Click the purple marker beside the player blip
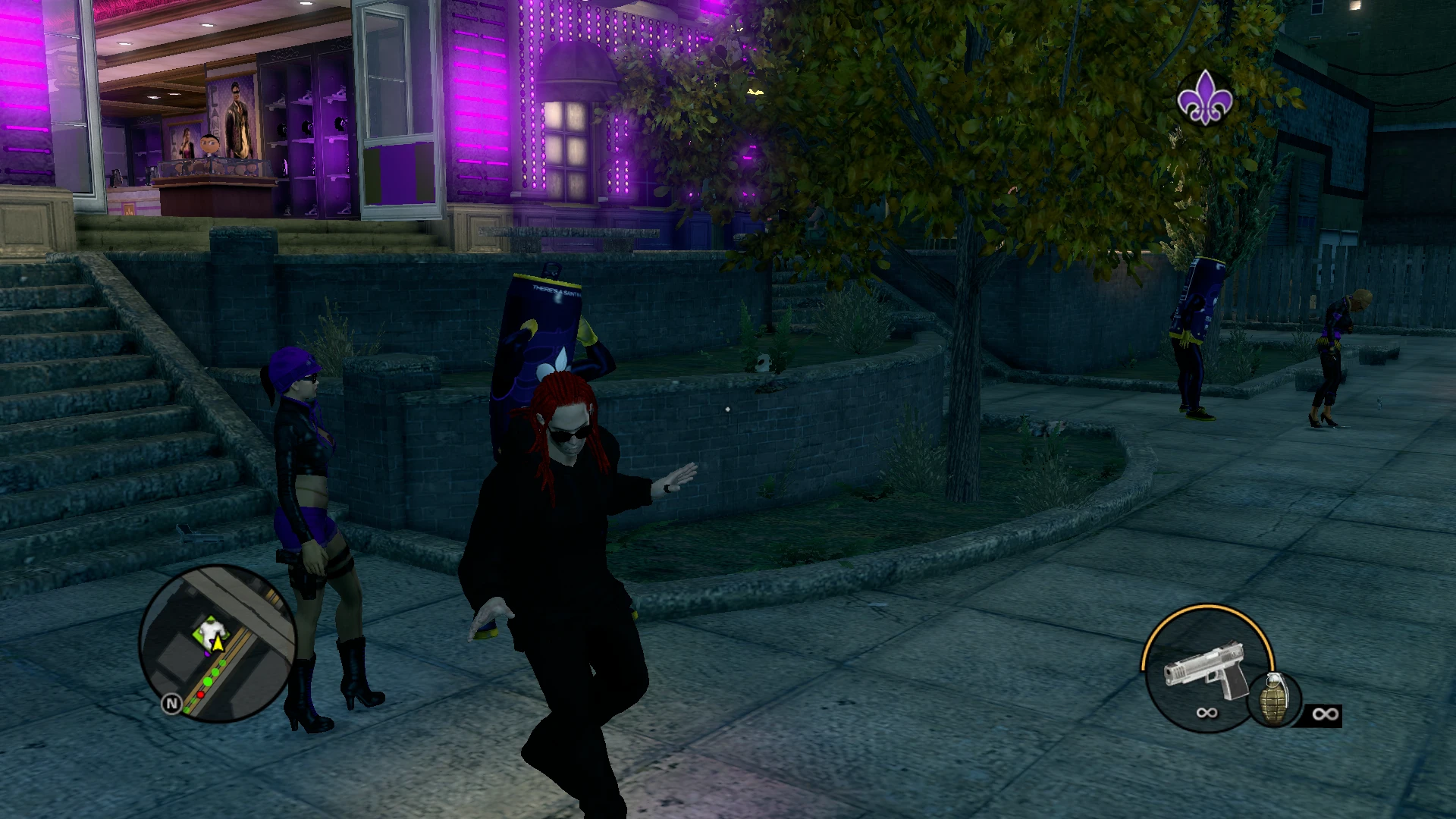 [x=208, y=653]
